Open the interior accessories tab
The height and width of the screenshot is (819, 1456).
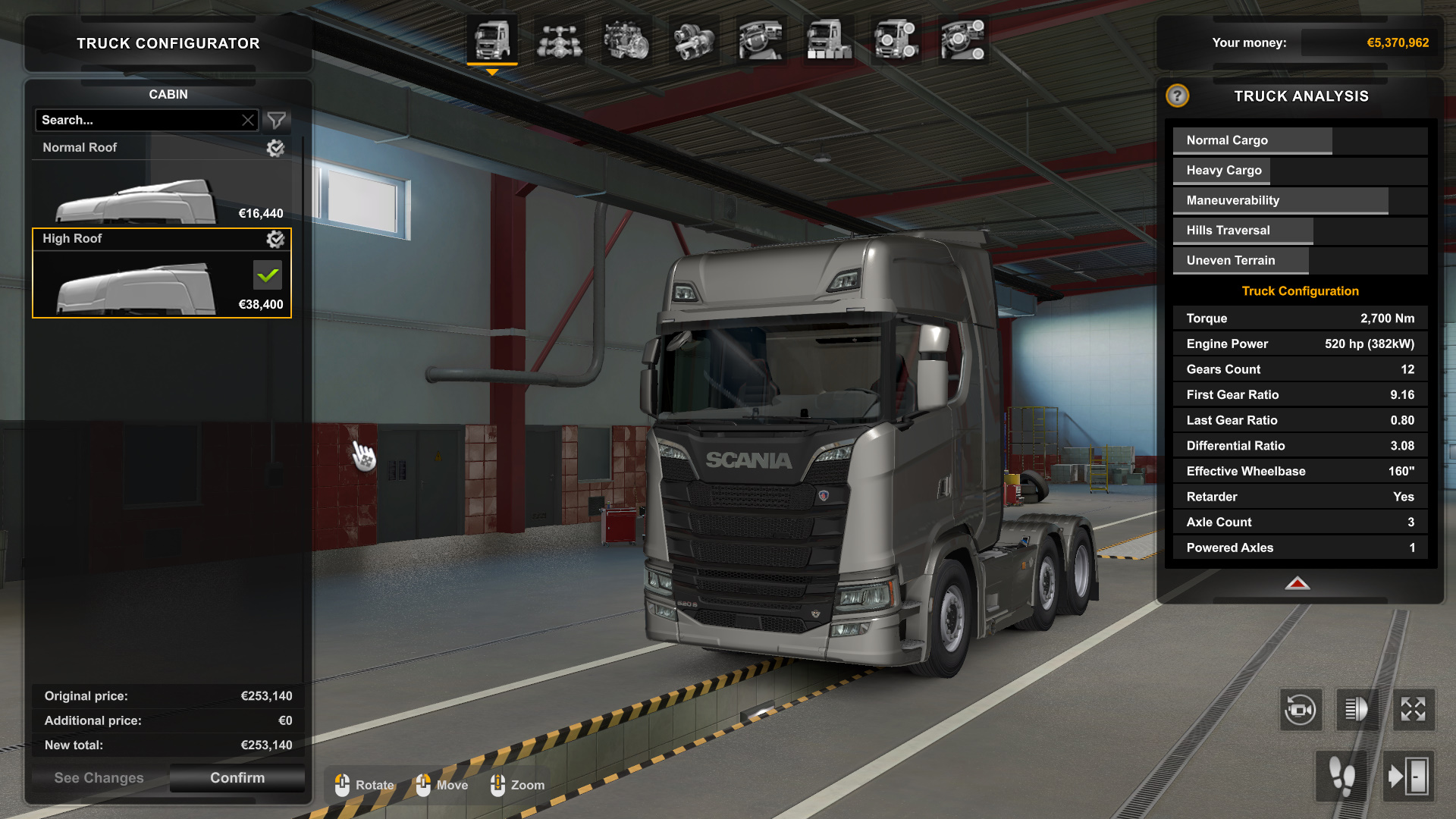click(963, 39)
